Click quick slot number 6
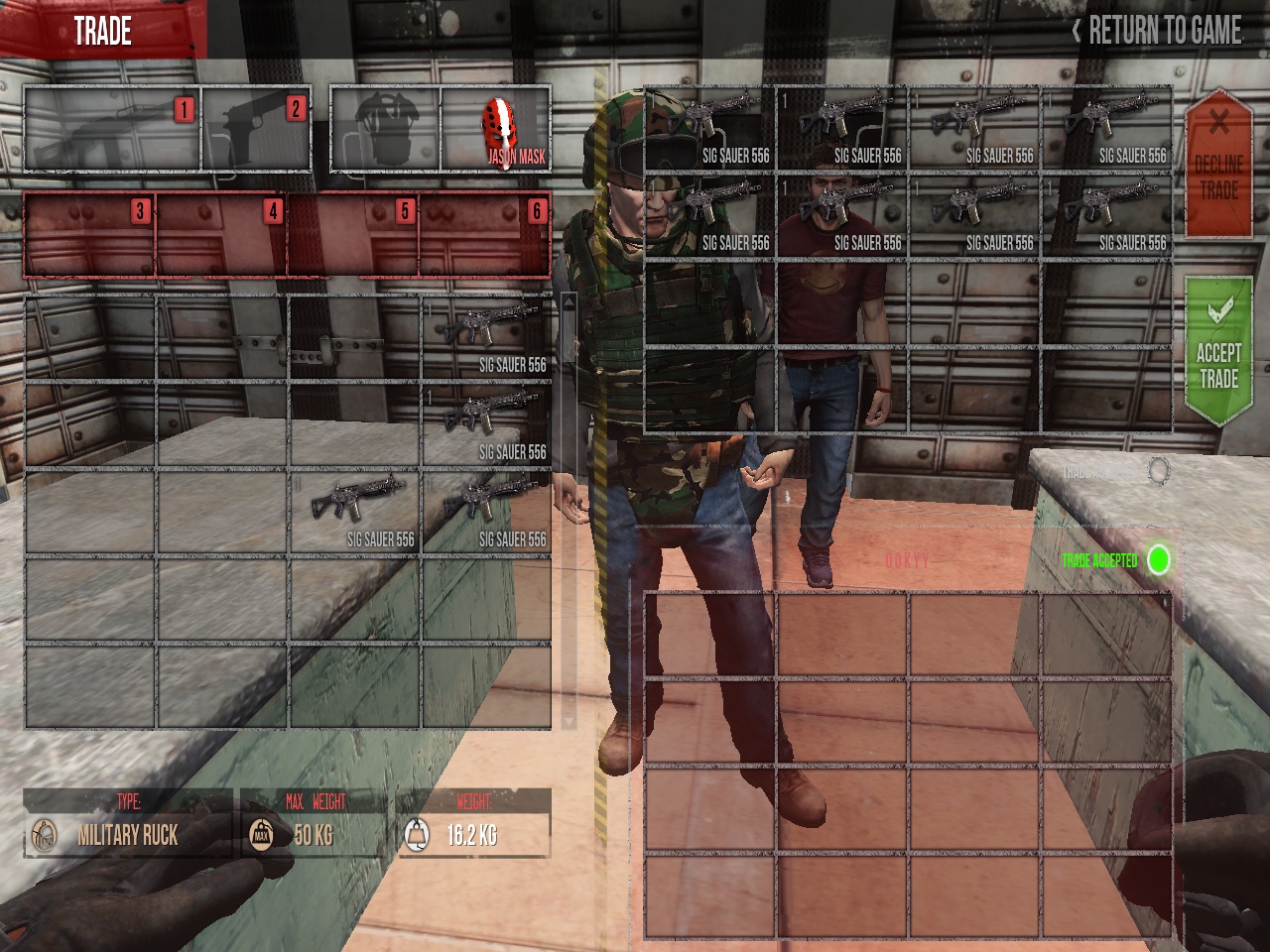 485,235
